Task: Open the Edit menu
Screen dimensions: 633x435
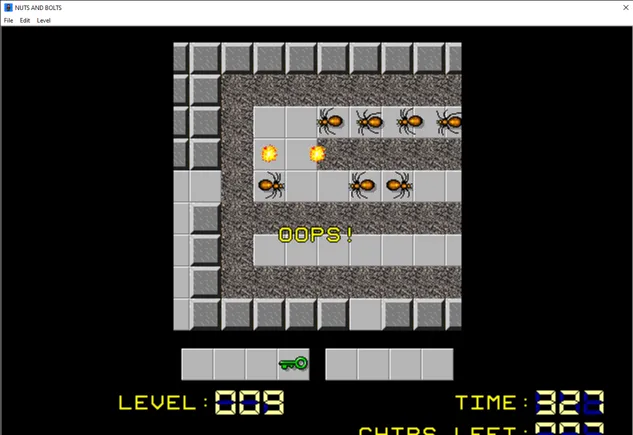Action: (25, 20)
